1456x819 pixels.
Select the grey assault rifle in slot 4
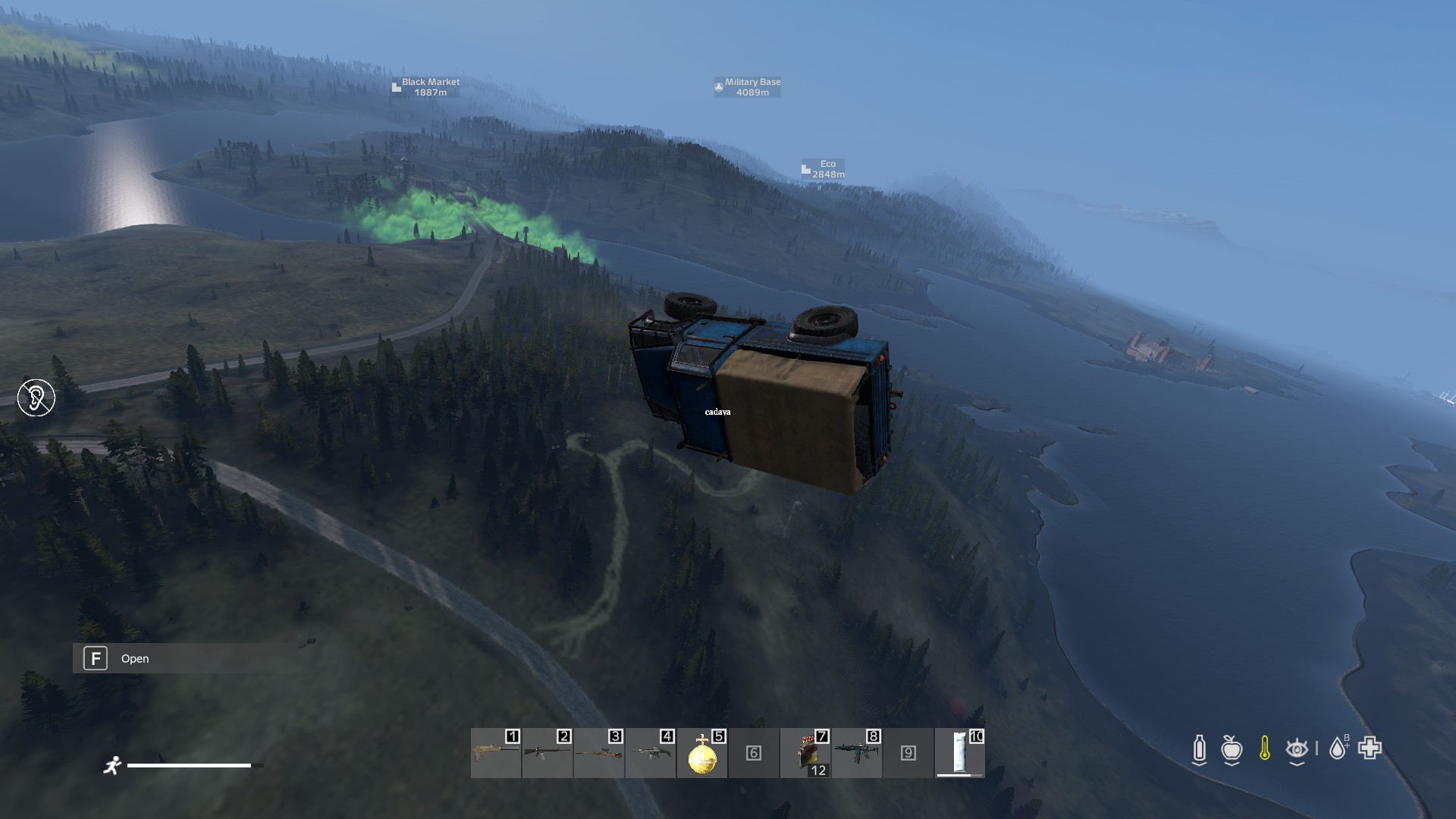[x=650, y=753]
